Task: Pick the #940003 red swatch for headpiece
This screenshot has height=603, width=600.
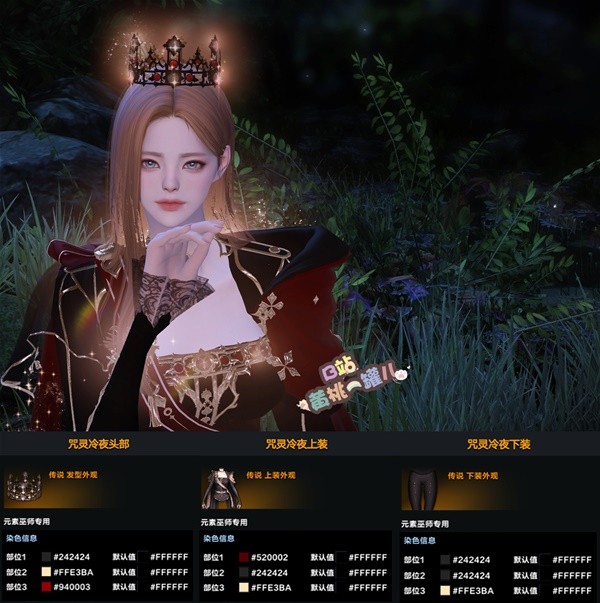Action: [46, 588]
